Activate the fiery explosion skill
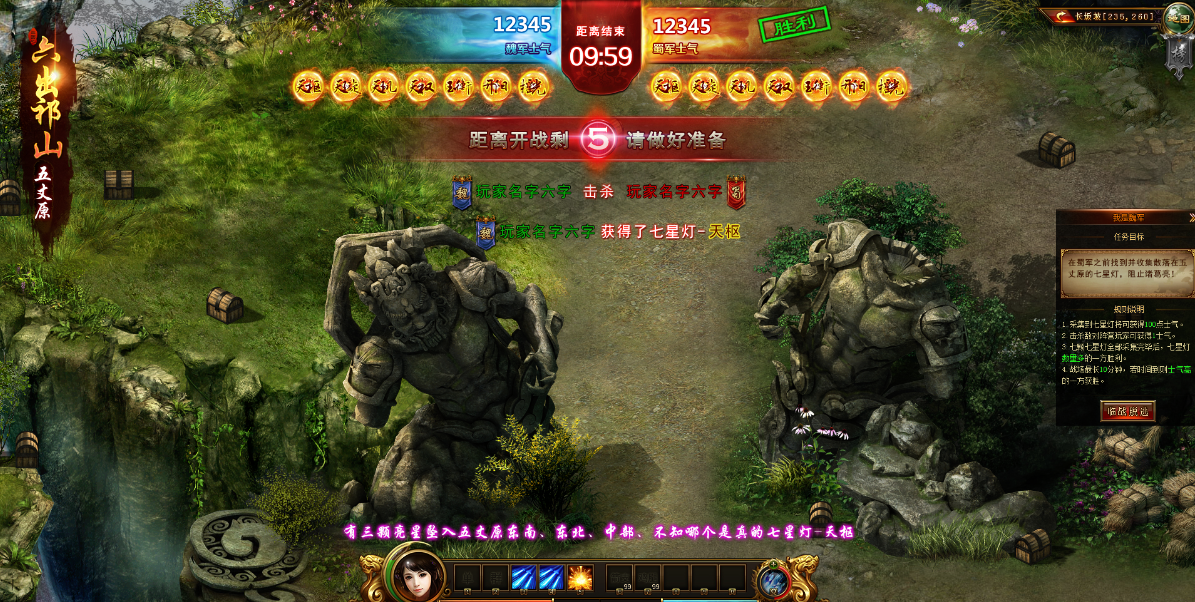Image resolution: width=1195 pixels, height=602 pixels. click(580, 577)
